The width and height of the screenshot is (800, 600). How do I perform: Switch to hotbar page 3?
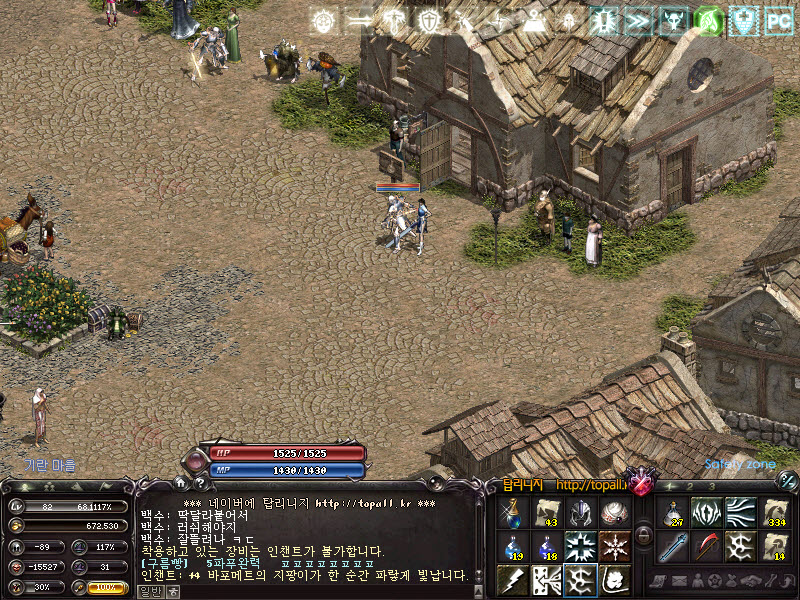click(711, 487)
